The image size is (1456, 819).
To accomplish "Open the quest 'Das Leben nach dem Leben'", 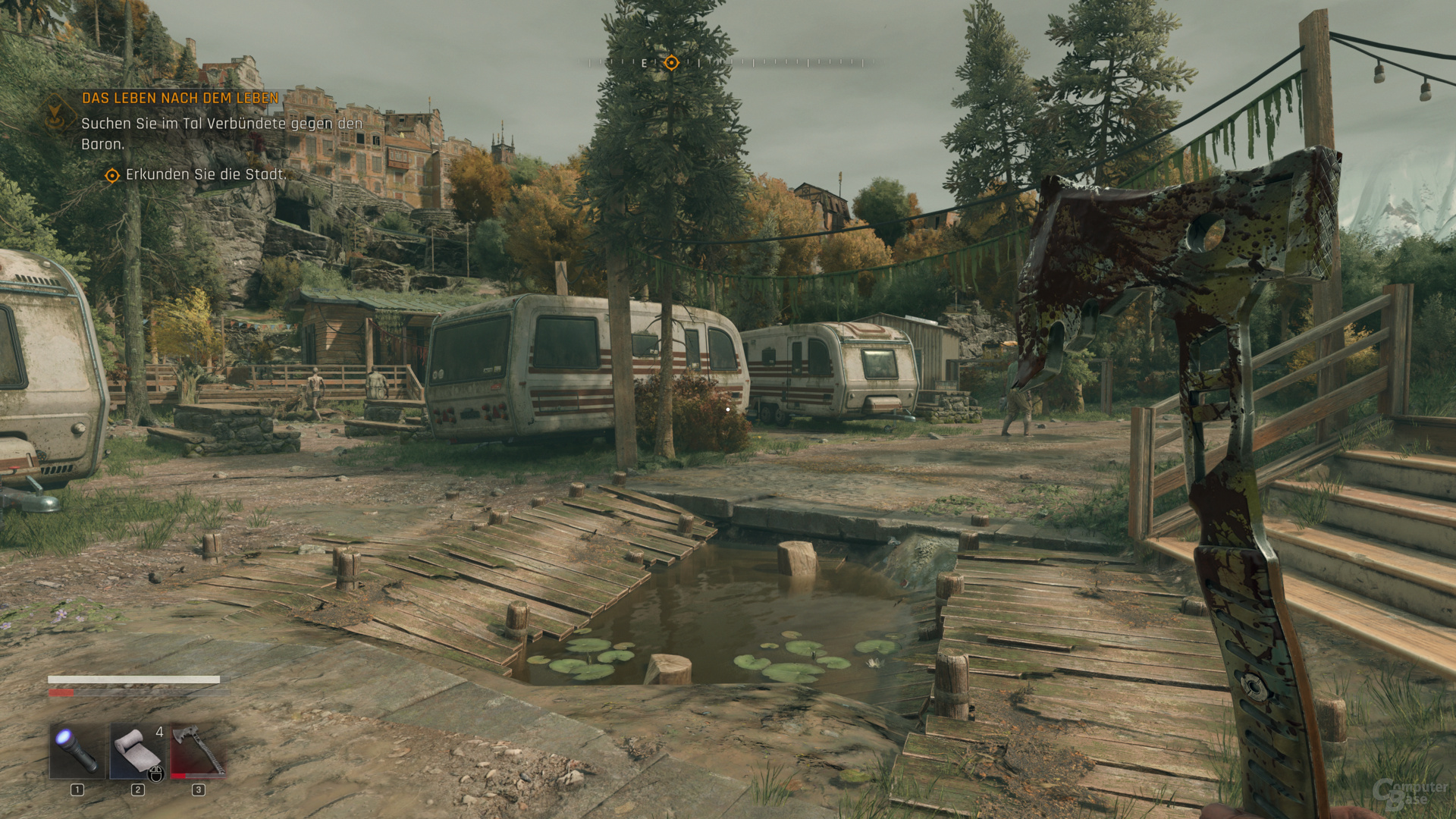I will point(180,99).
